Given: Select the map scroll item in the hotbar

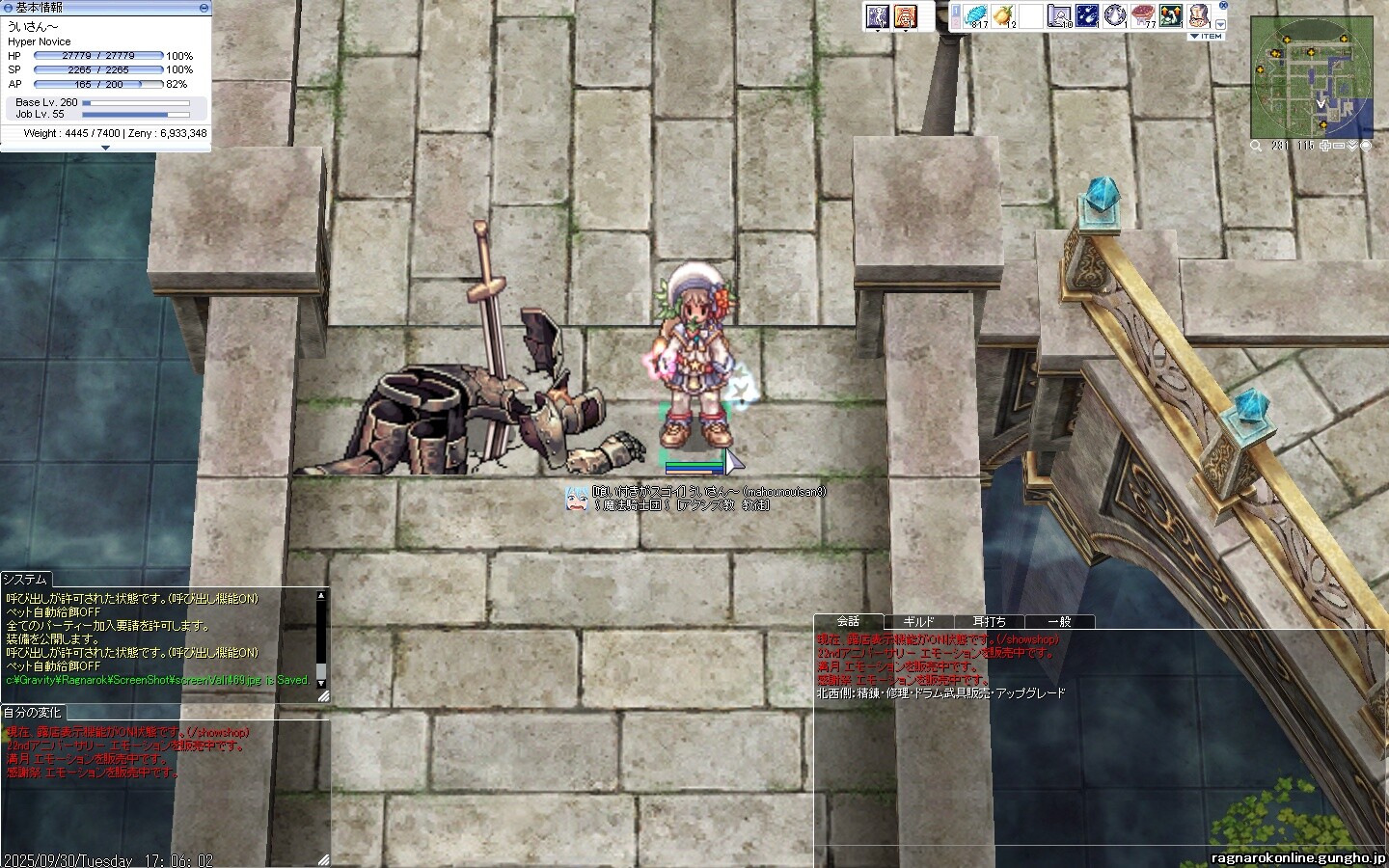Looking at the screenshot, I should click(1059, 15).
